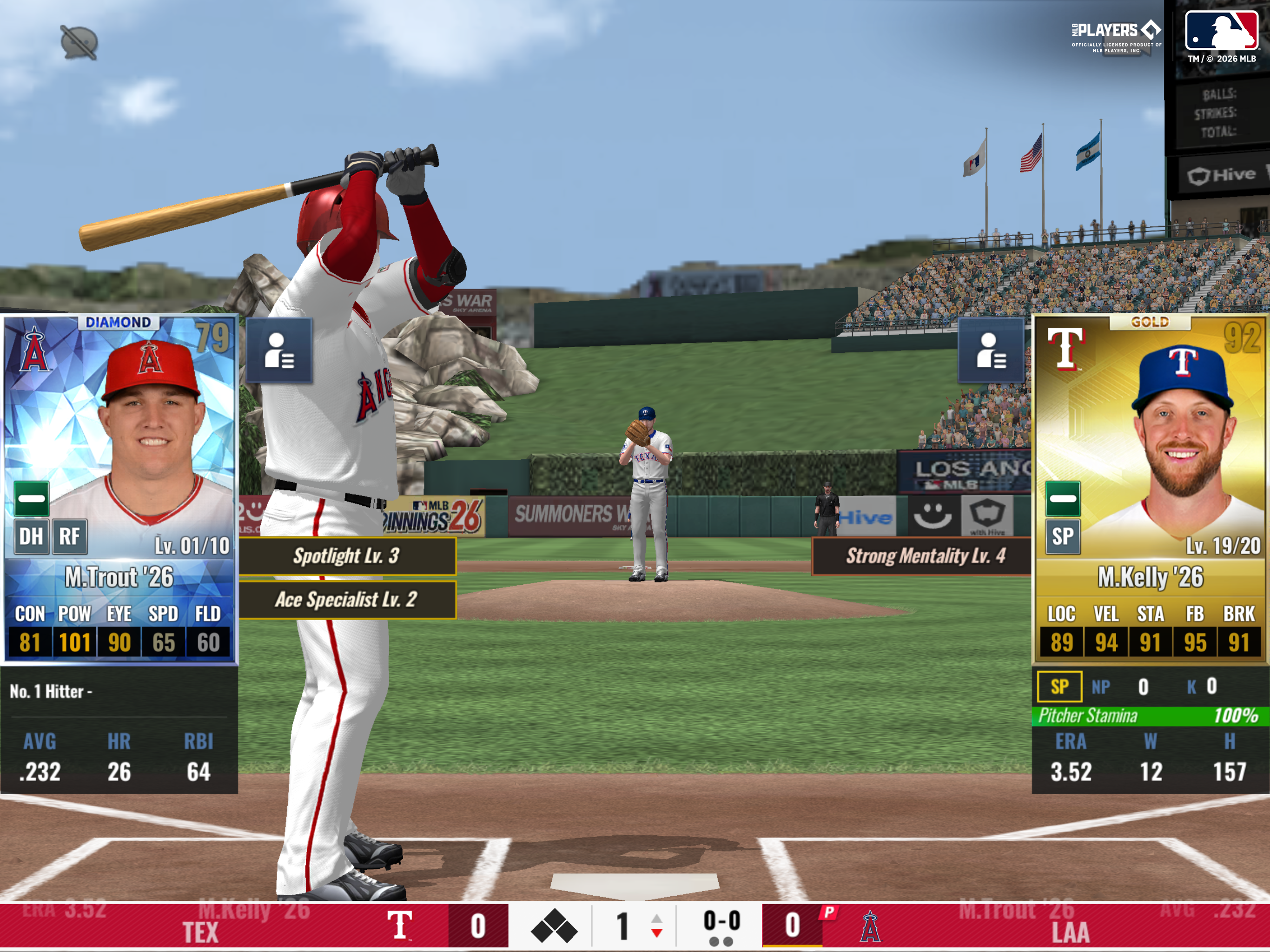Show the Ace Specialist Lv. 2 skill
This screenshot has height=952, width=1270.
(x=347, y=600)
